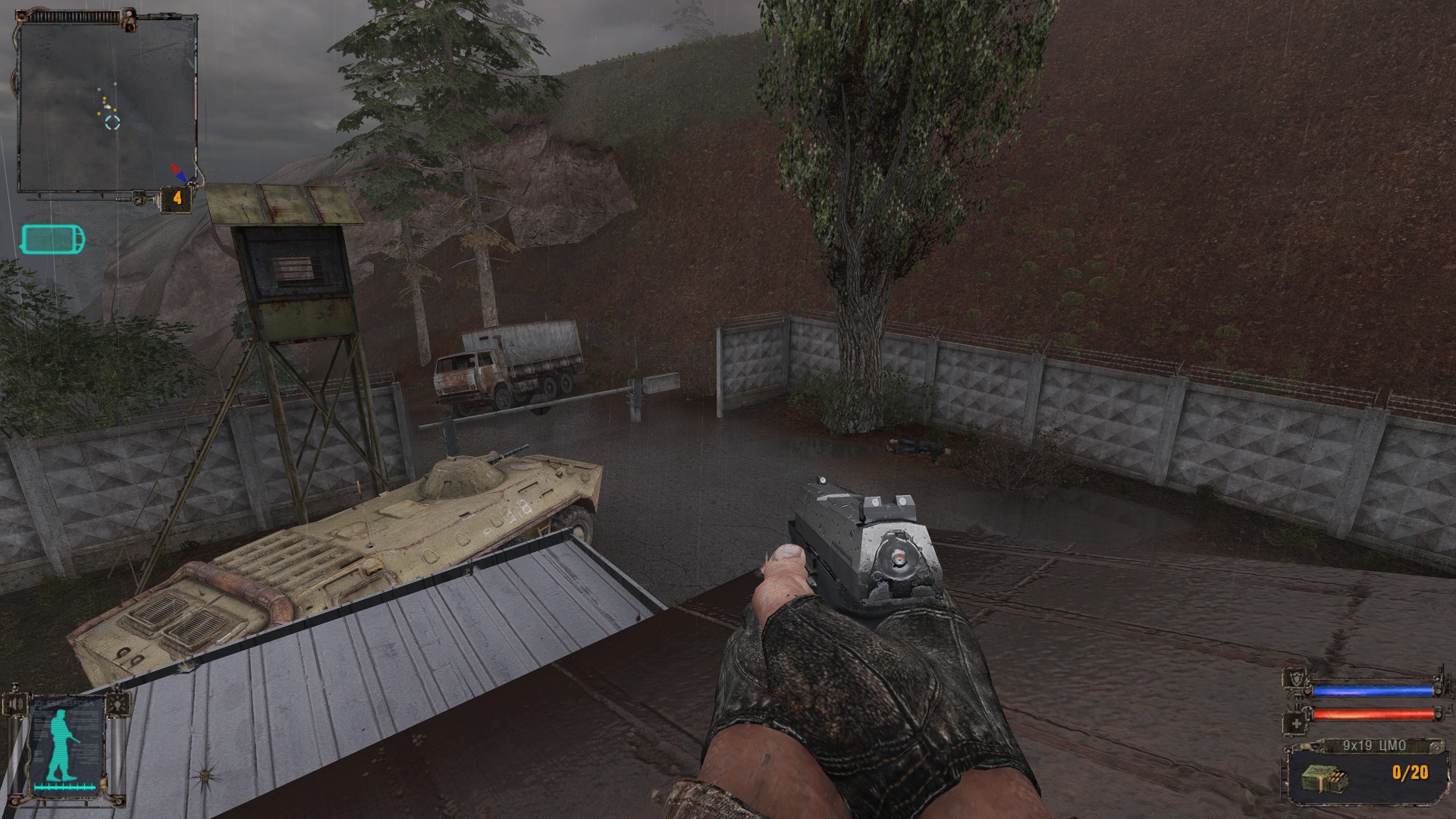Mute the speaker icon on the character panel

click(15, 703)
